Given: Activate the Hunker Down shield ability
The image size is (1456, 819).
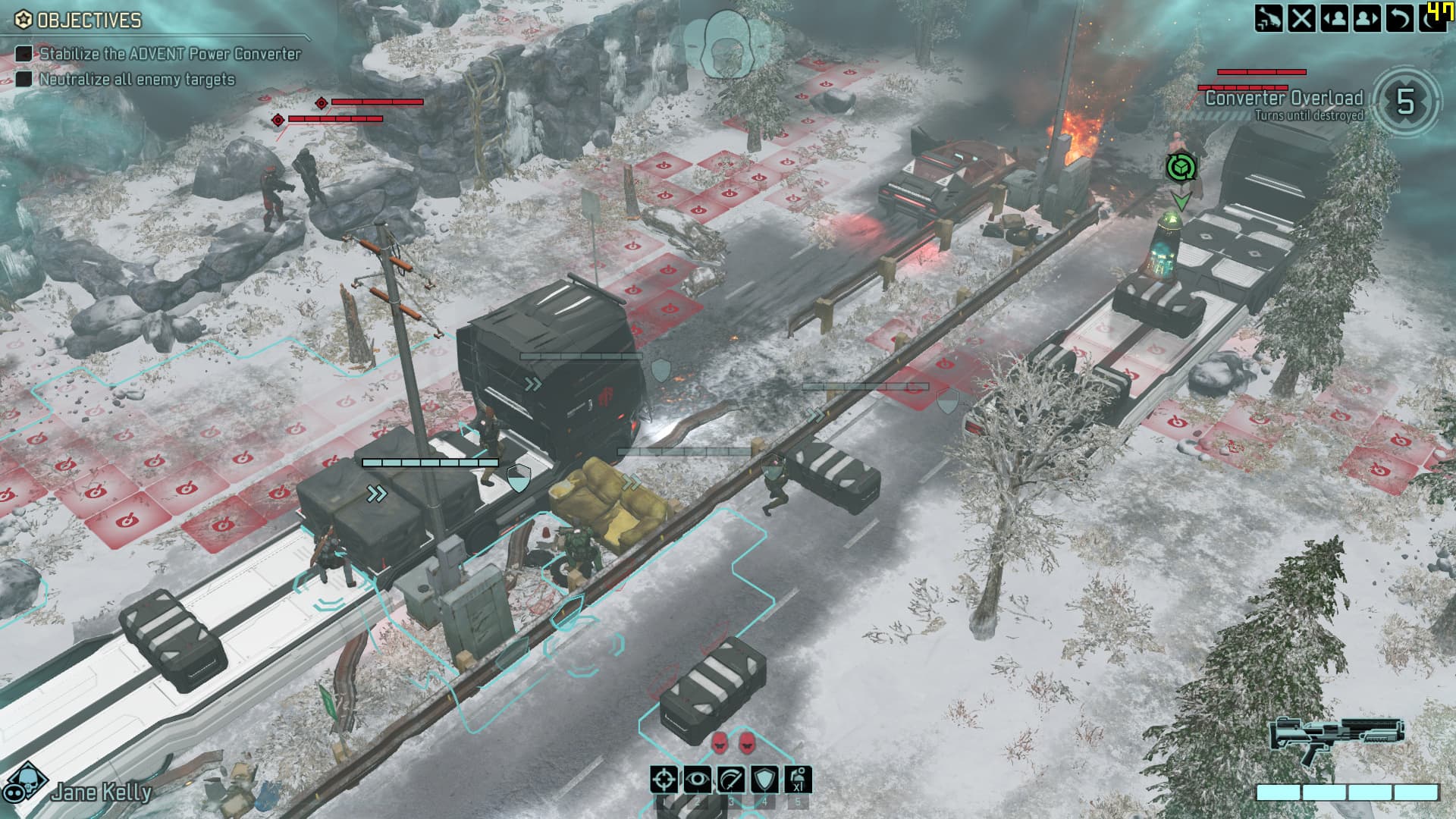Looking at the screenshot, I should point(764,780).
